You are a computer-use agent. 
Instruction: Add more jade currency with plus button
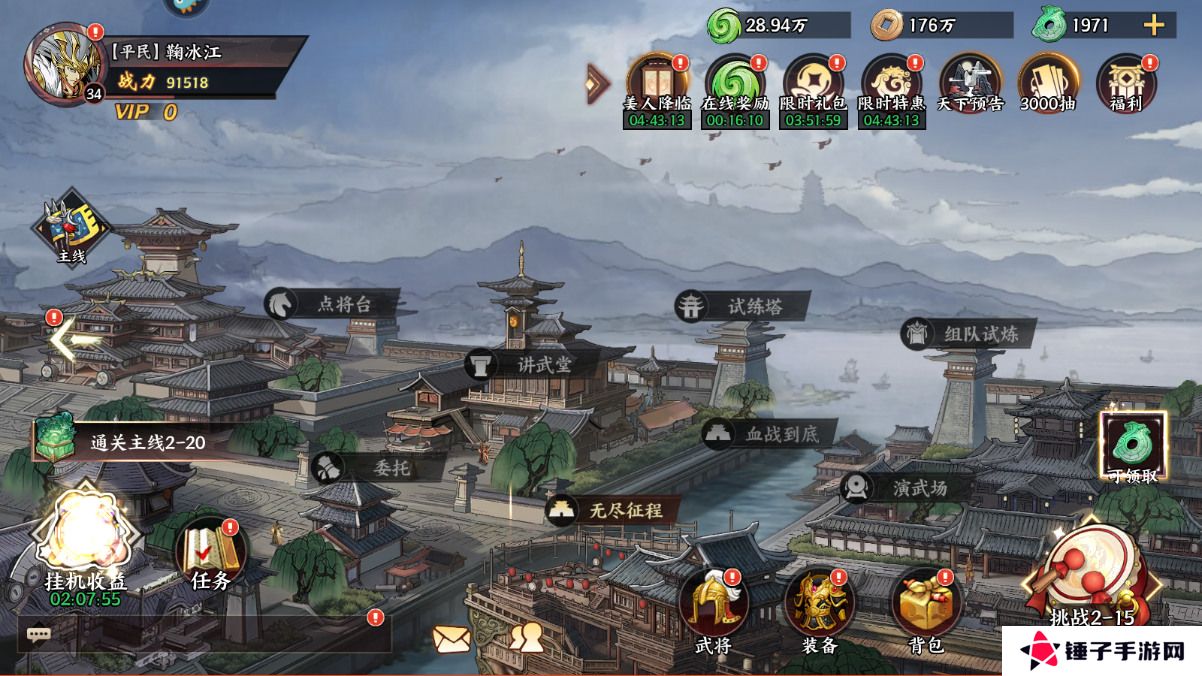click(x=1153, y=25)
